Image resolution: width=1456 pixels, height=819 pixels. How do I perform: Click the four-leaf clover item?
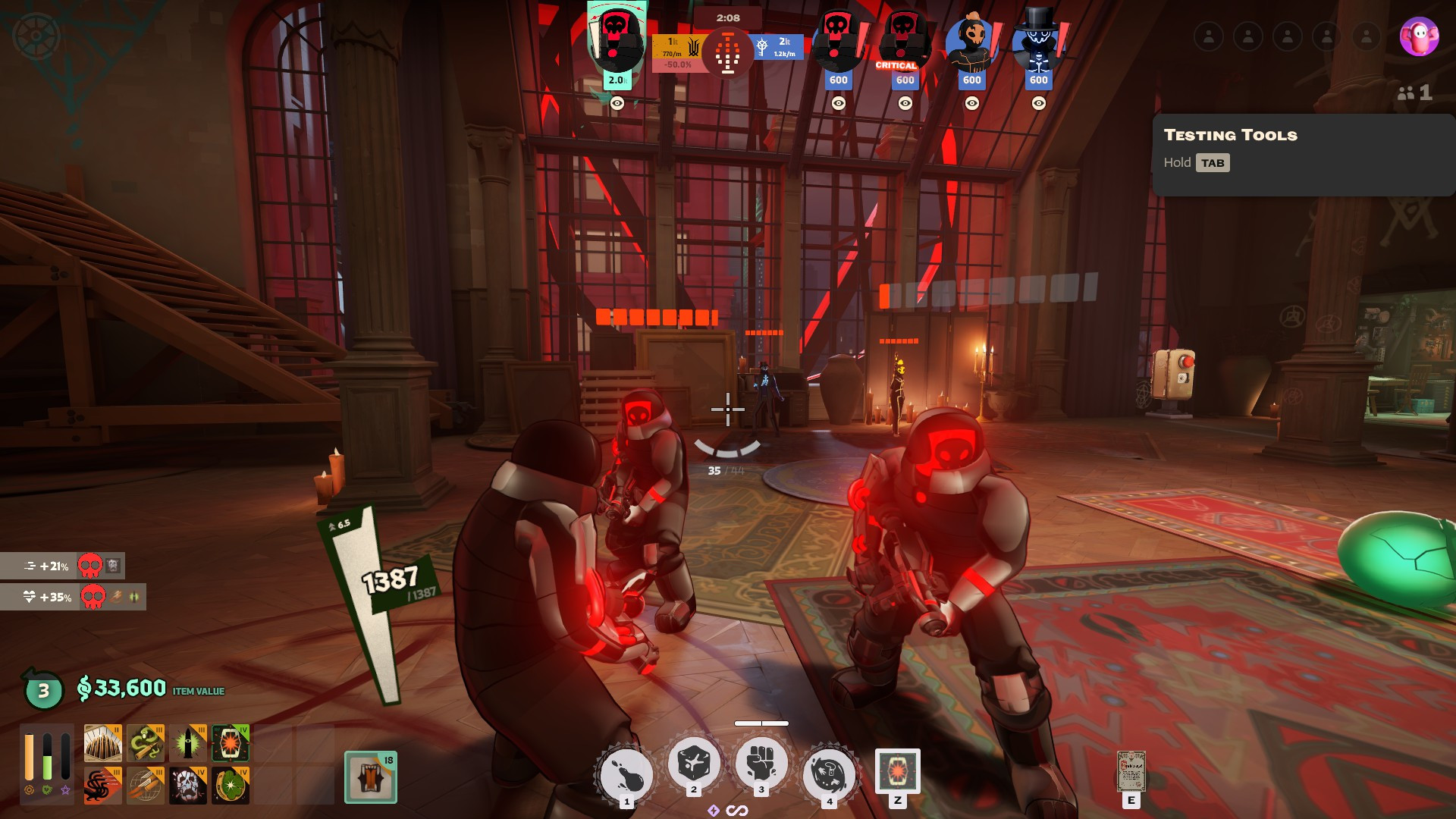pyautogui.click(x=231, y=785)
